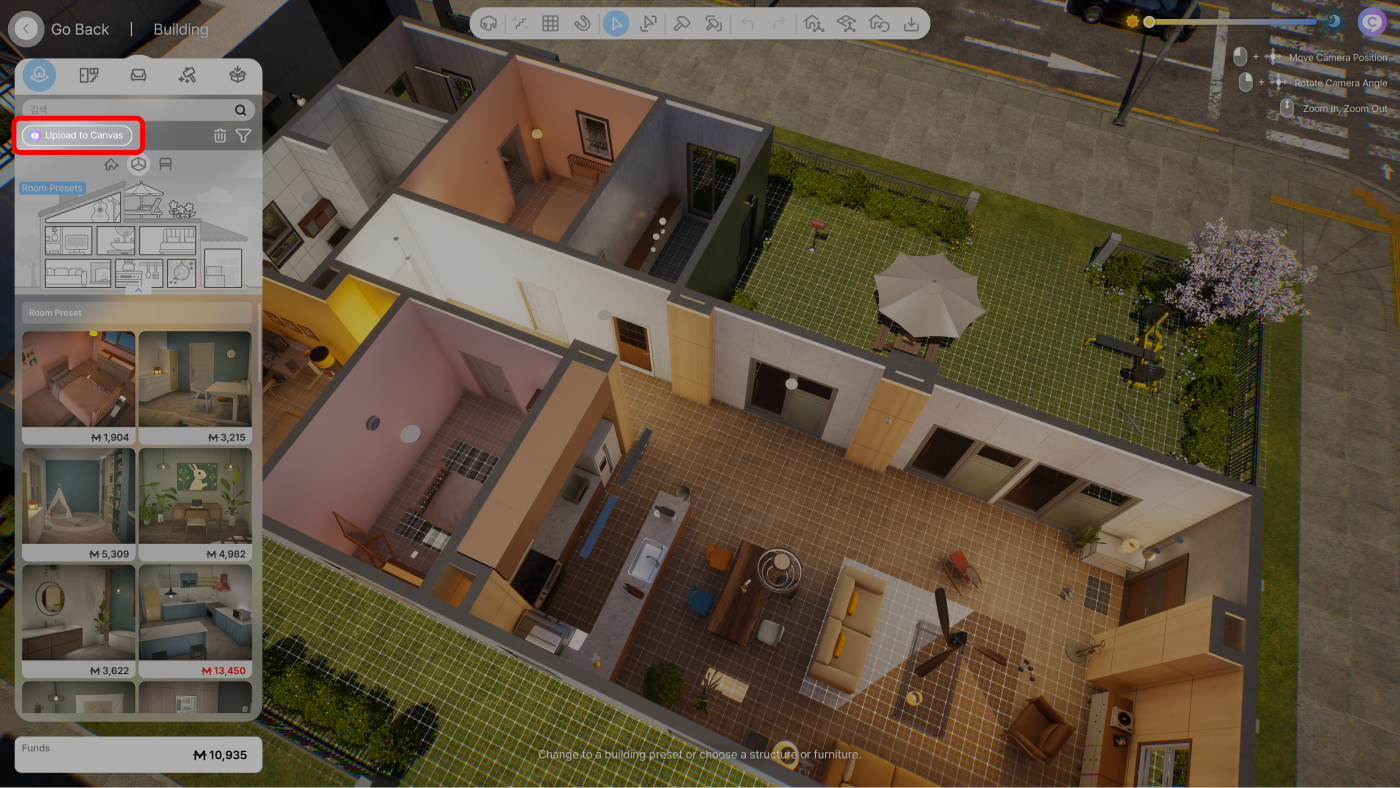Click the Upload to Canvas button
1400x788 pixels.
(77, 136)
